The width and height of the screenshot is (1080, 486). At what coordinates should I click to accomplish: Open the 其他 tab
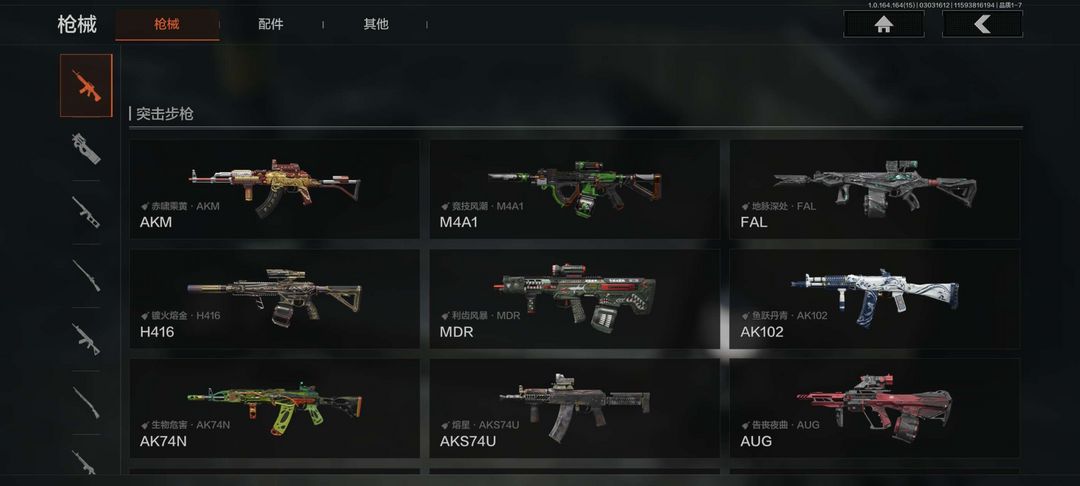click(376, 24)
